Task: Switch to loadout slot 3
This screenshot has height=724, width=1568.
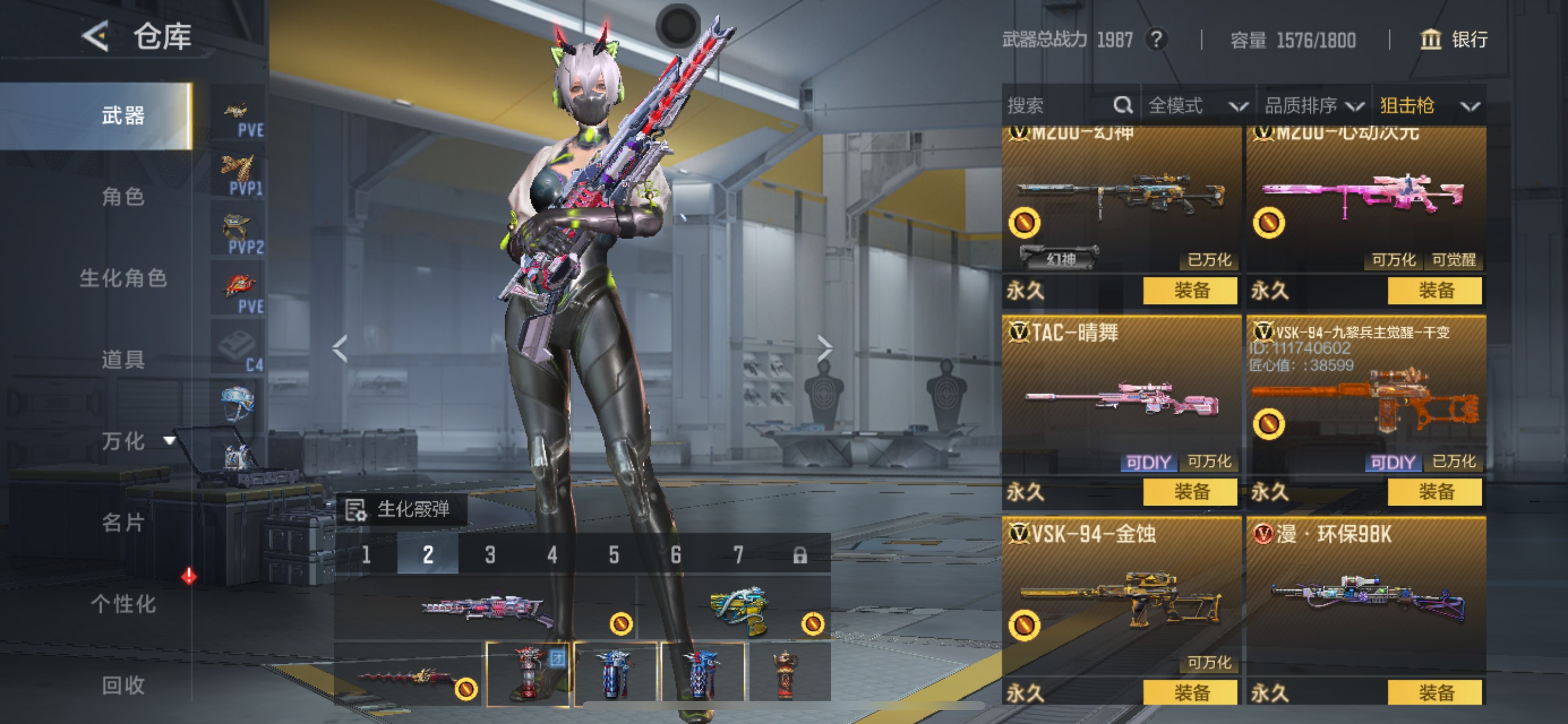Action: [490, 554]
